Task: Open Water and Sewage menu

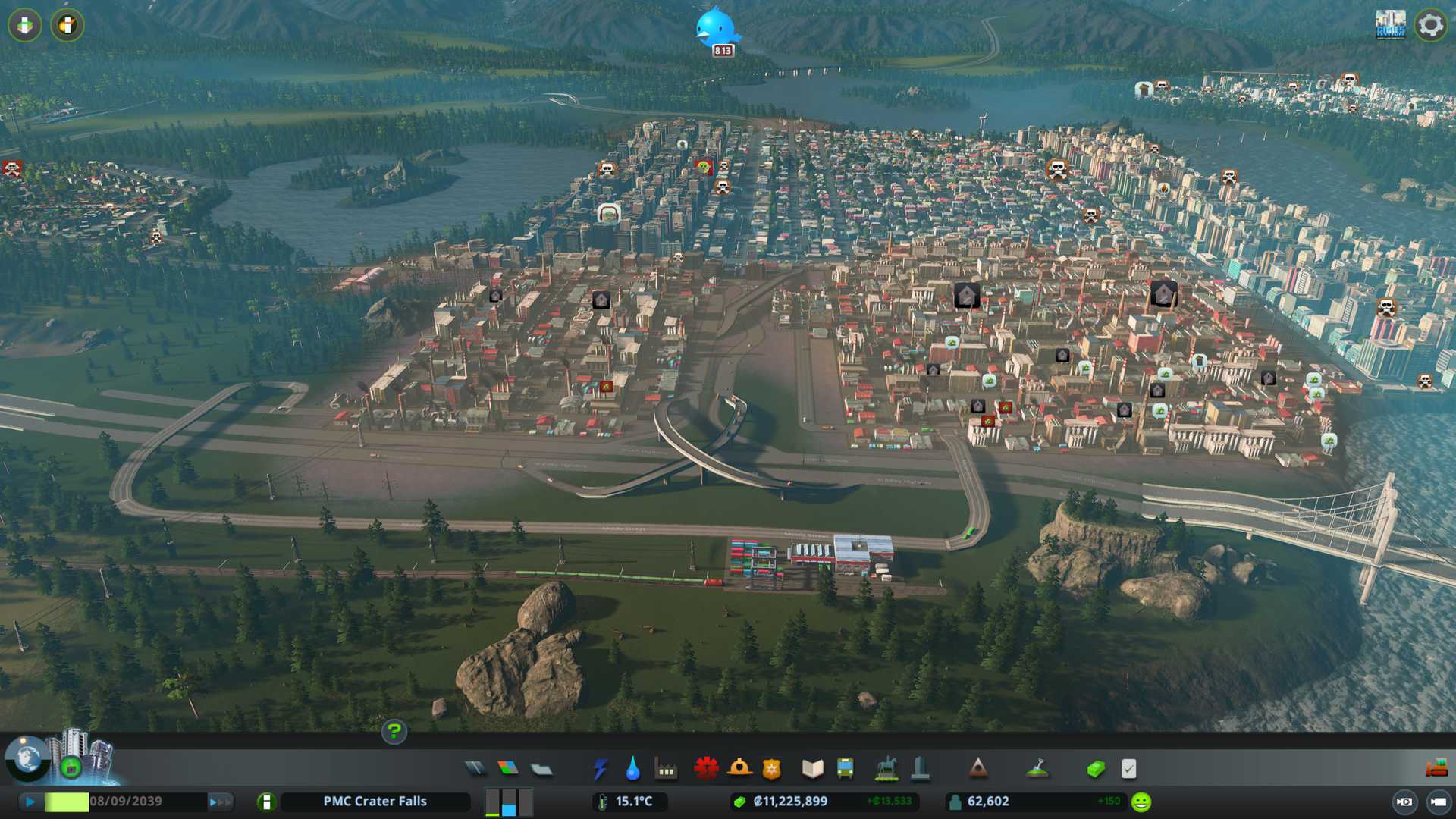Action: 632,769
